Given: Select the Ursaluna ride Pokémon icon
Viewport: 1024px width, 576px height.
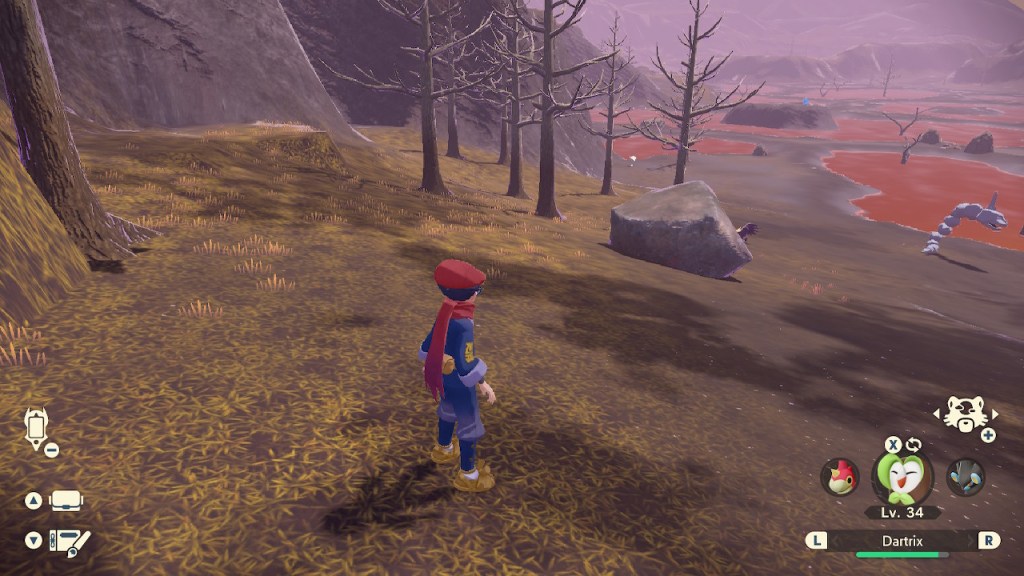Looking at the screenshot, I should (966, 414).
